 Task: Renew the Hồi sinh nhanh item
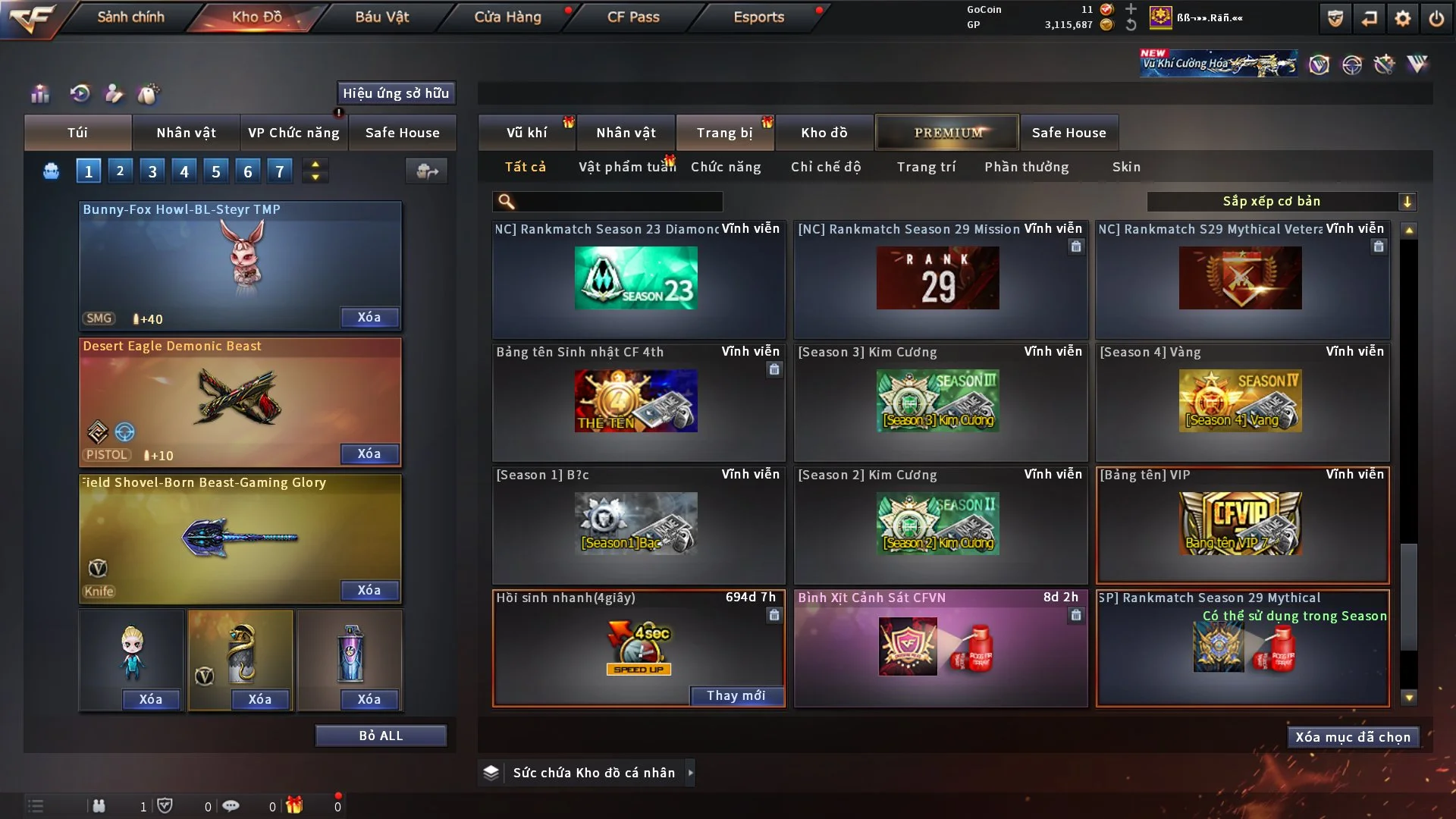coord(736,695)
